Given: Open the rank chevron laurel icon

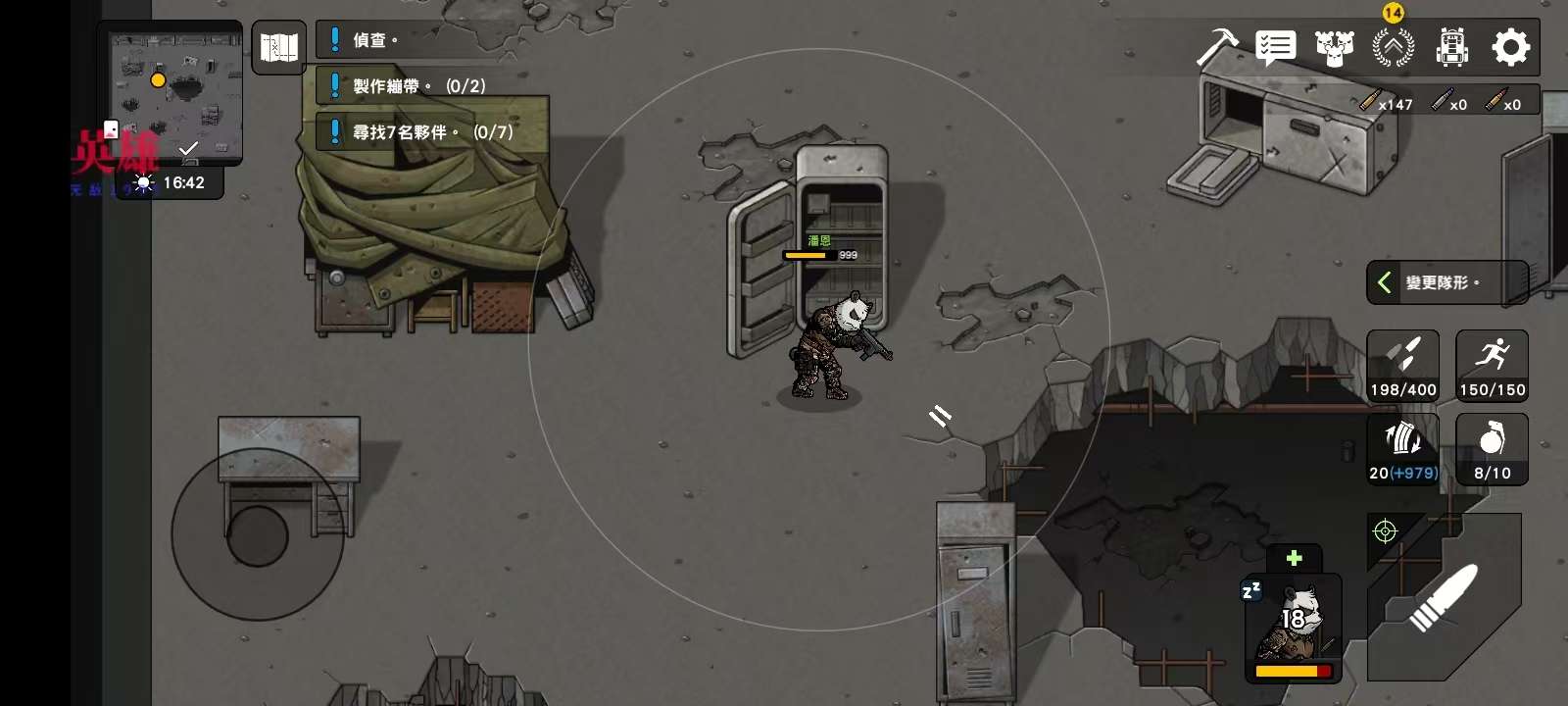Looking at the screenshot, I should click(x=1393, y=47).
